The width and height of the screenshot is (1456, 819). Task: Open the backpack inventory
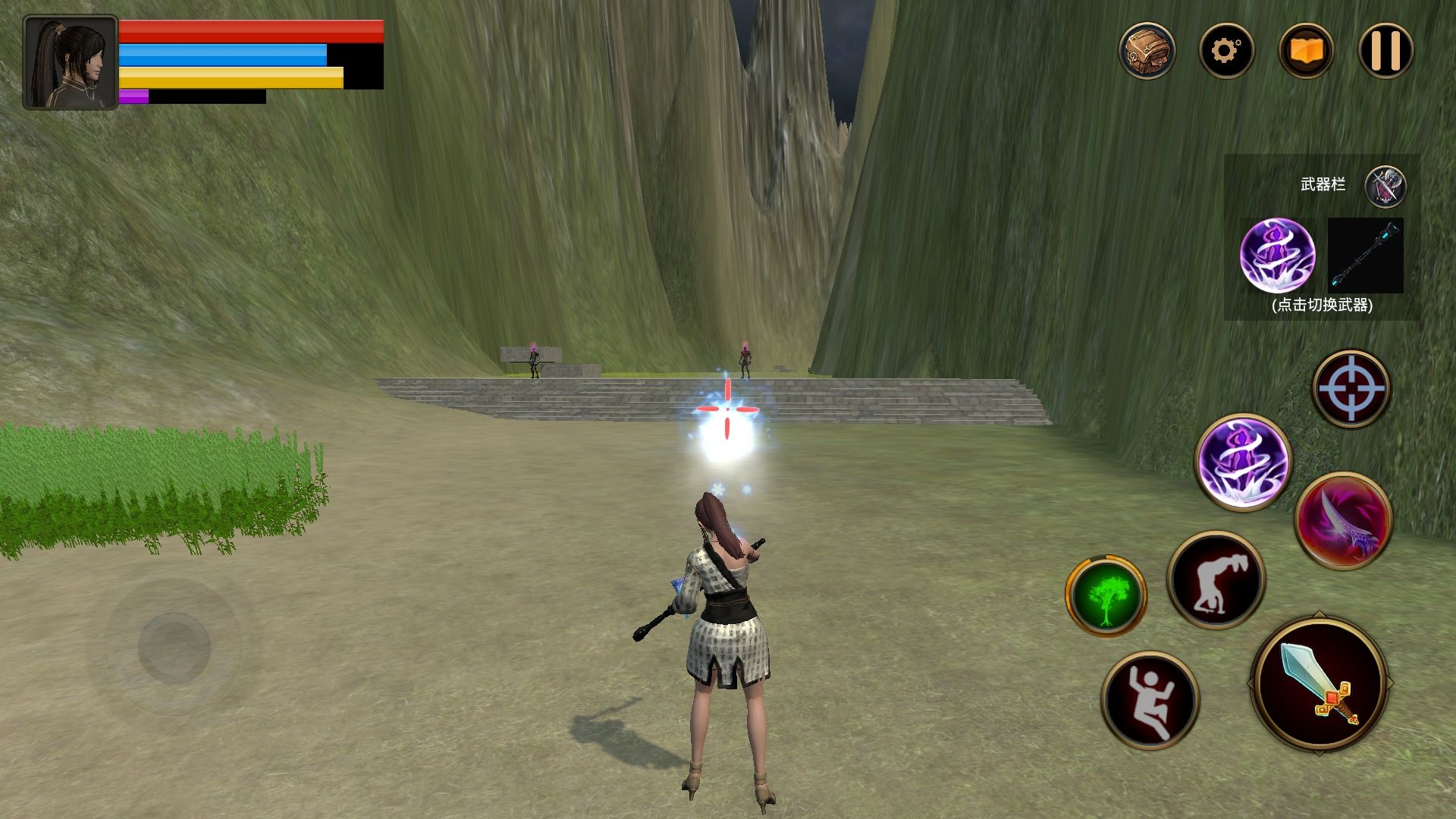click(x=1147, y=51)
